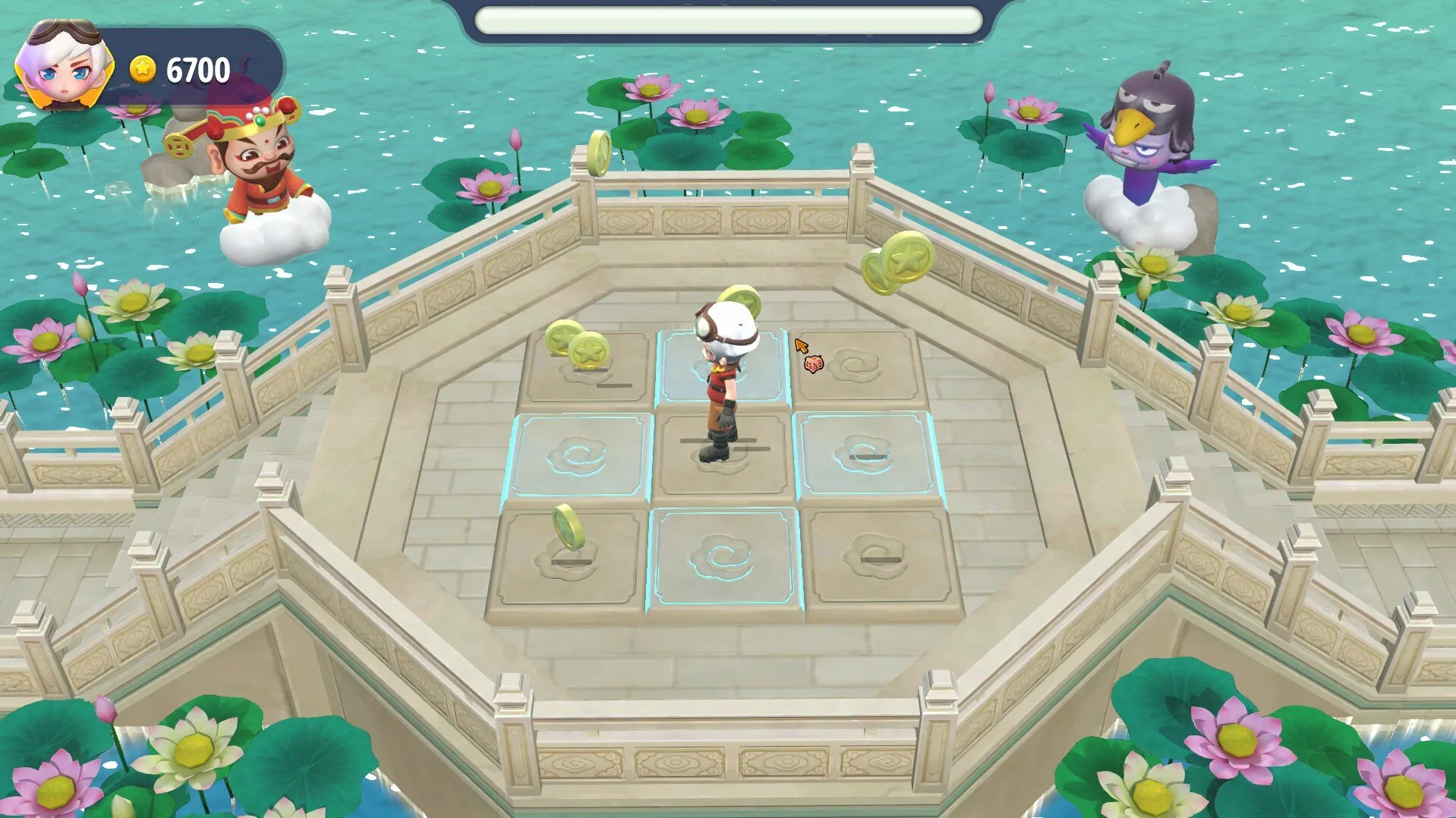Select the glowing tile left of the character
Screen dimensions: 1456x818
[581, 455]
